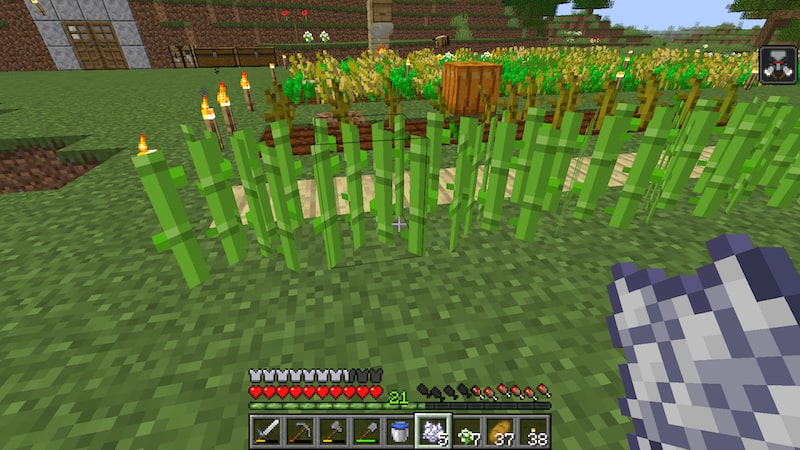Click the bone meal stack of 5
This screenshot has height=450, width=800.
click(x=433, y=431)
